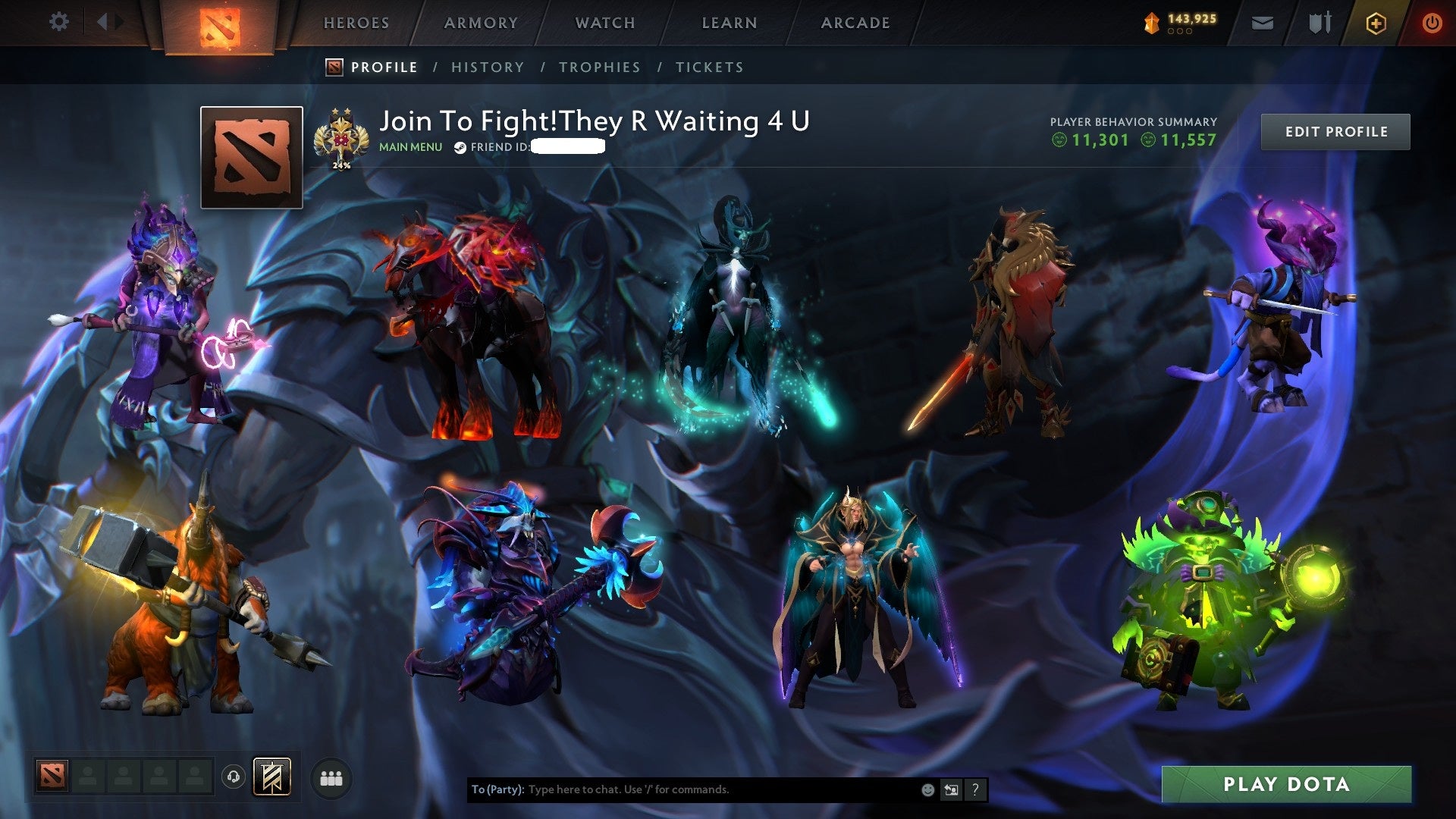
Task: Open the Dota Plus subscription icon
Action: pos(1378,23)
